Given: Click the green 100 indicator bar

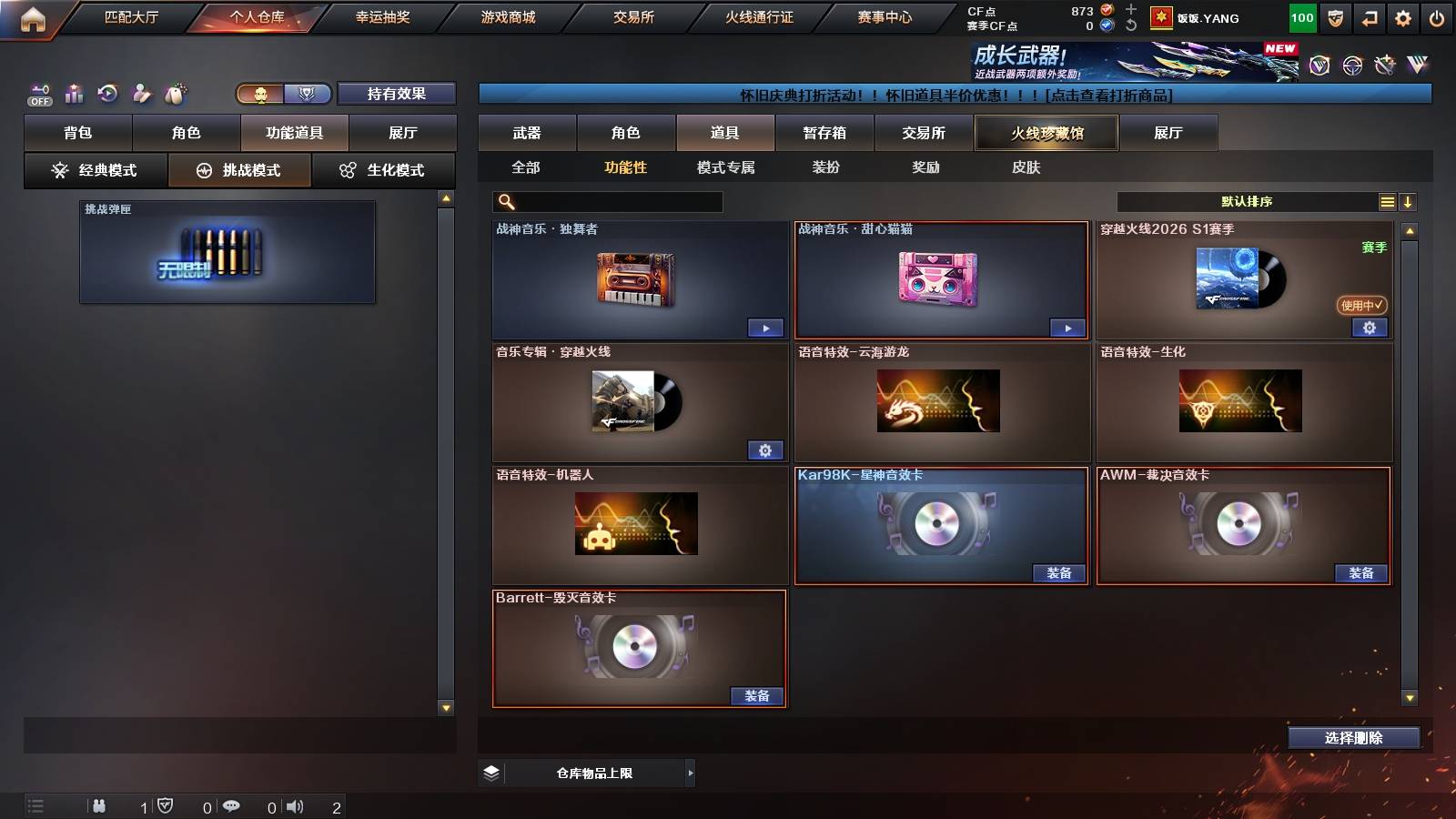Looking at the screenshot, I should pos(1301,17).
